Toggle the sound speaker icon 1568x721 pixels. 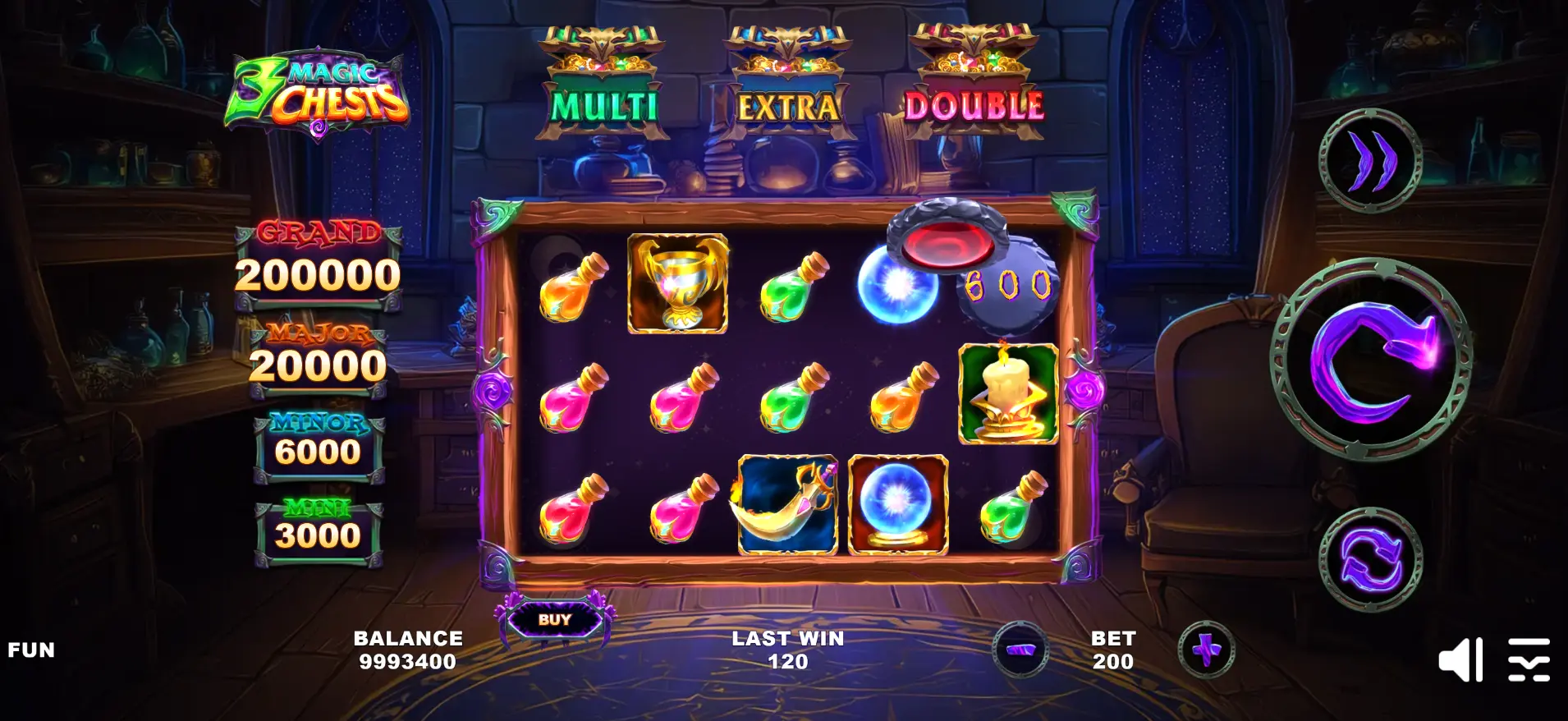[x=1460, y=659]
